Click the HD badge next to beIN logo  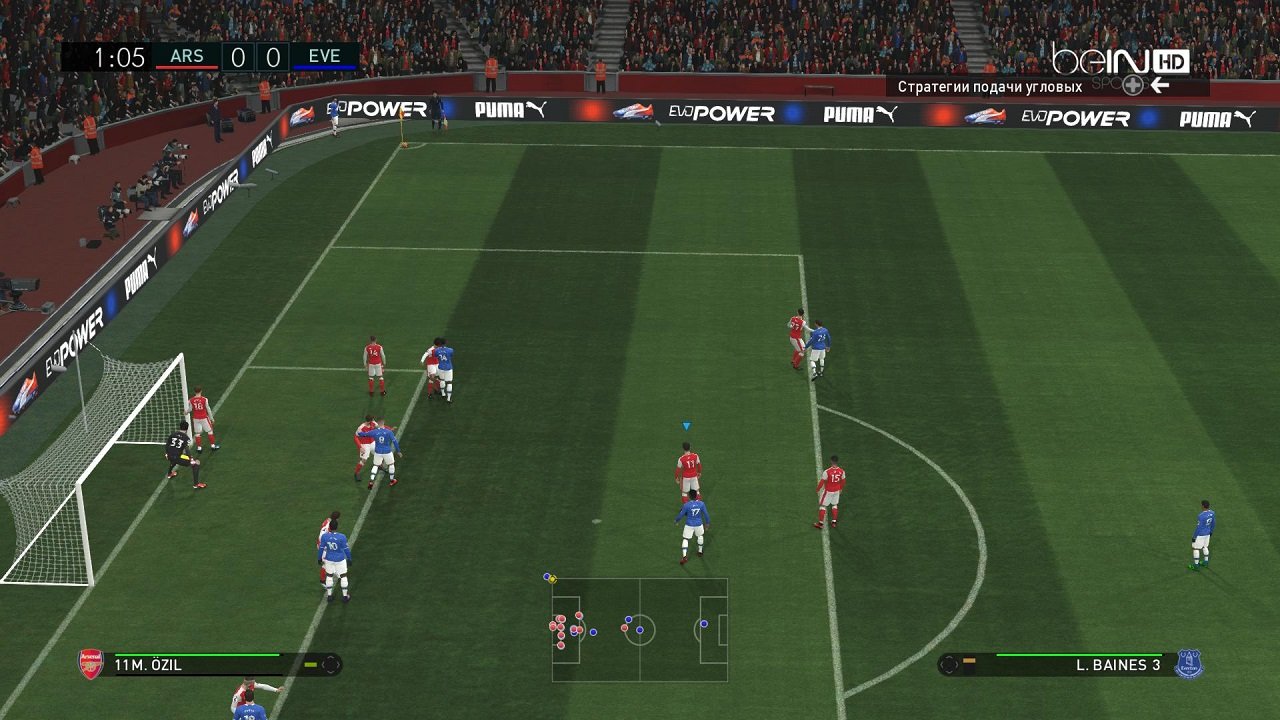1171,61
